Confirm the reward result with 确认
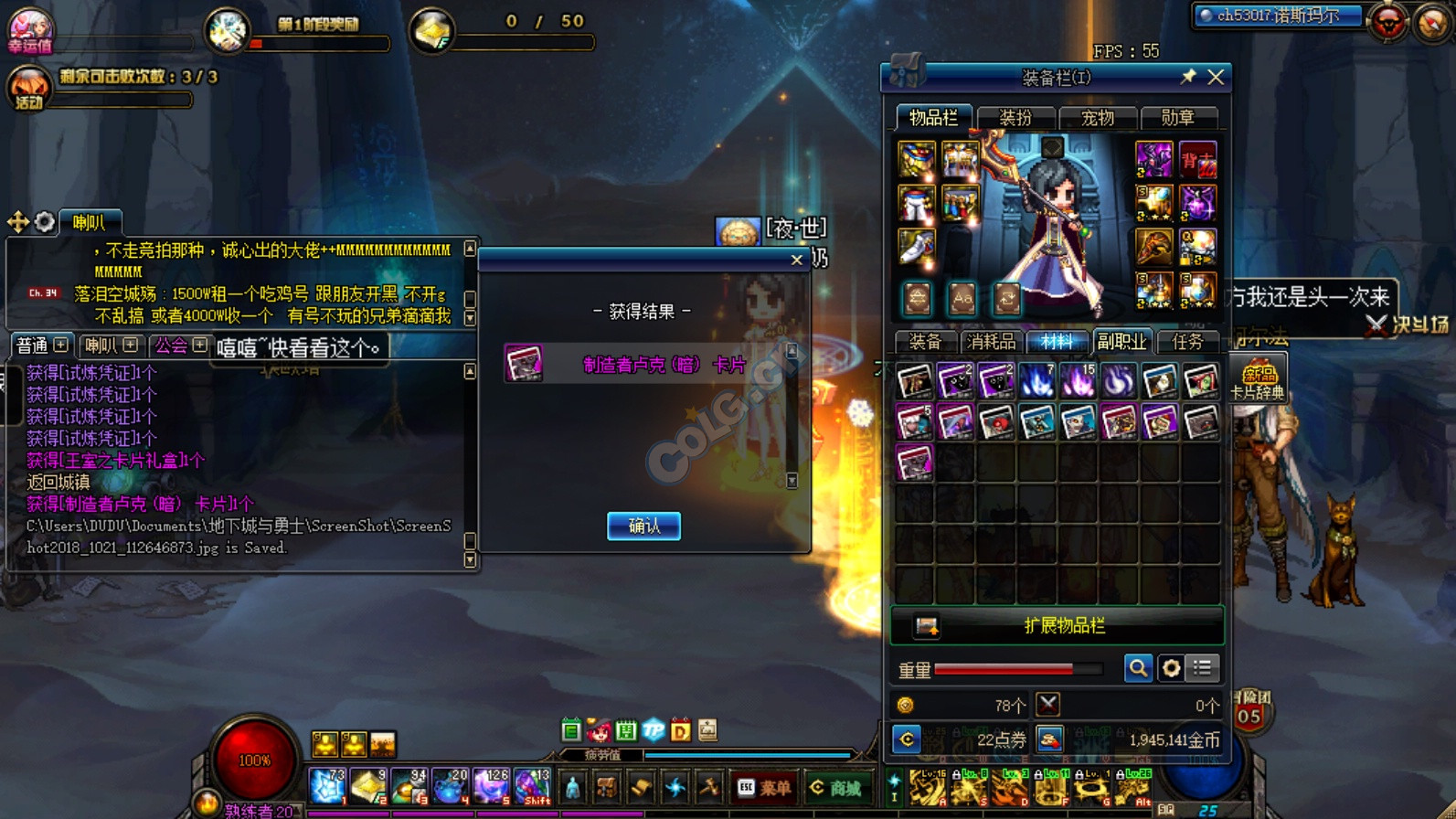This screenshot has height=819, width=1456. [x=643, y=526]
